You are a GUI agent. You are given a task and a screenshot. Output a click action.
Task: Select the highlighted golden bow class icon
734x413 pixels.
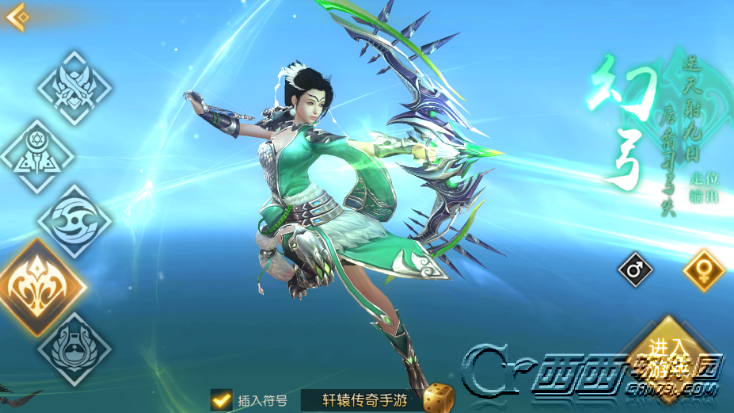42,285
